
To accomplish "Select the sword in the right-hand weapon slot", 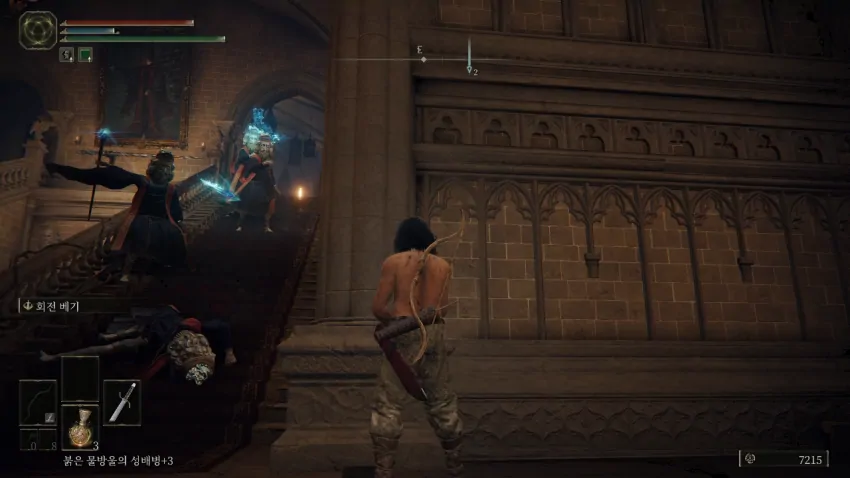I will coord(122,402).
